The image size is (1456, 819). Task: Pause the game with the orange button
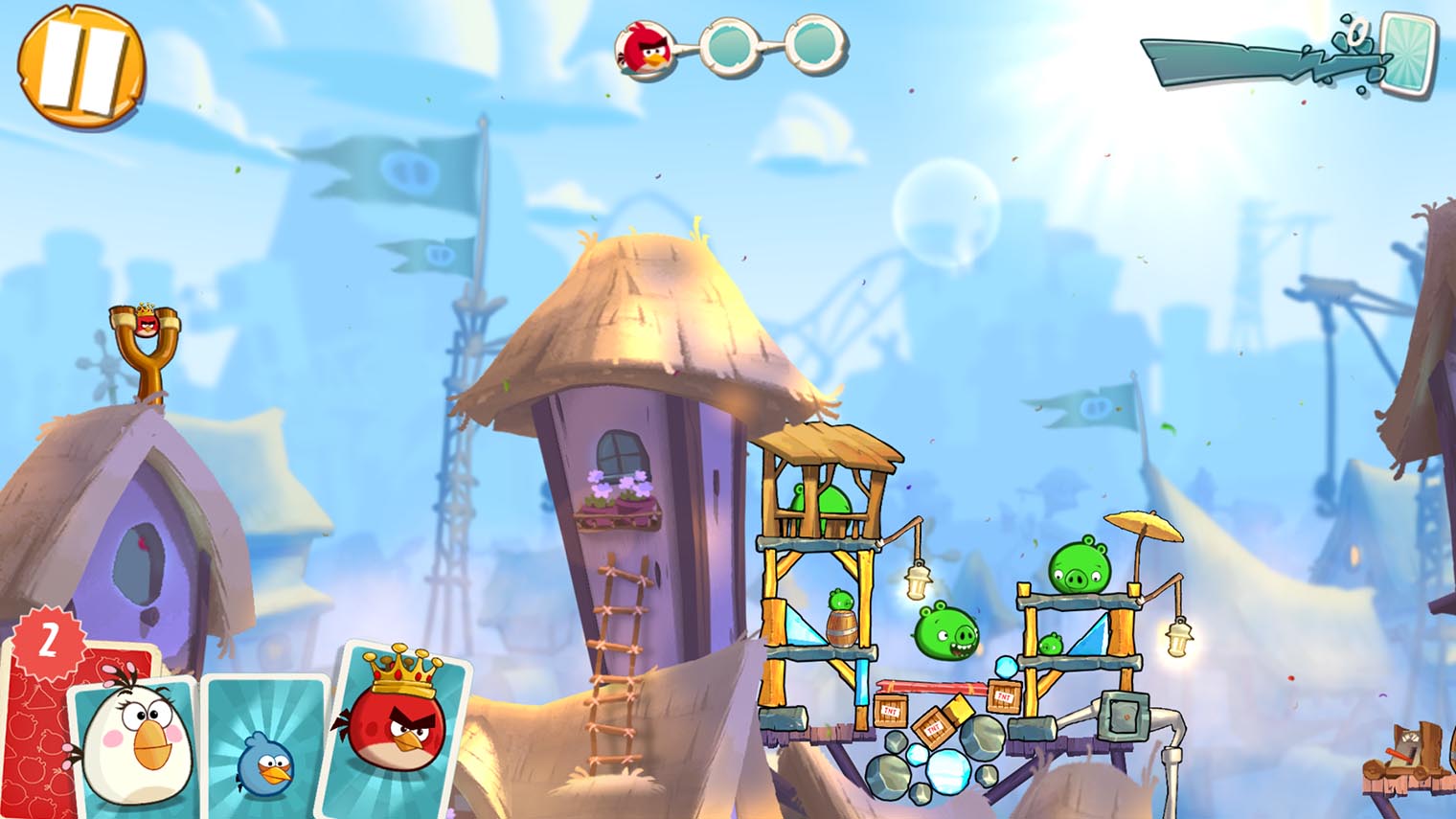(80, 67)
